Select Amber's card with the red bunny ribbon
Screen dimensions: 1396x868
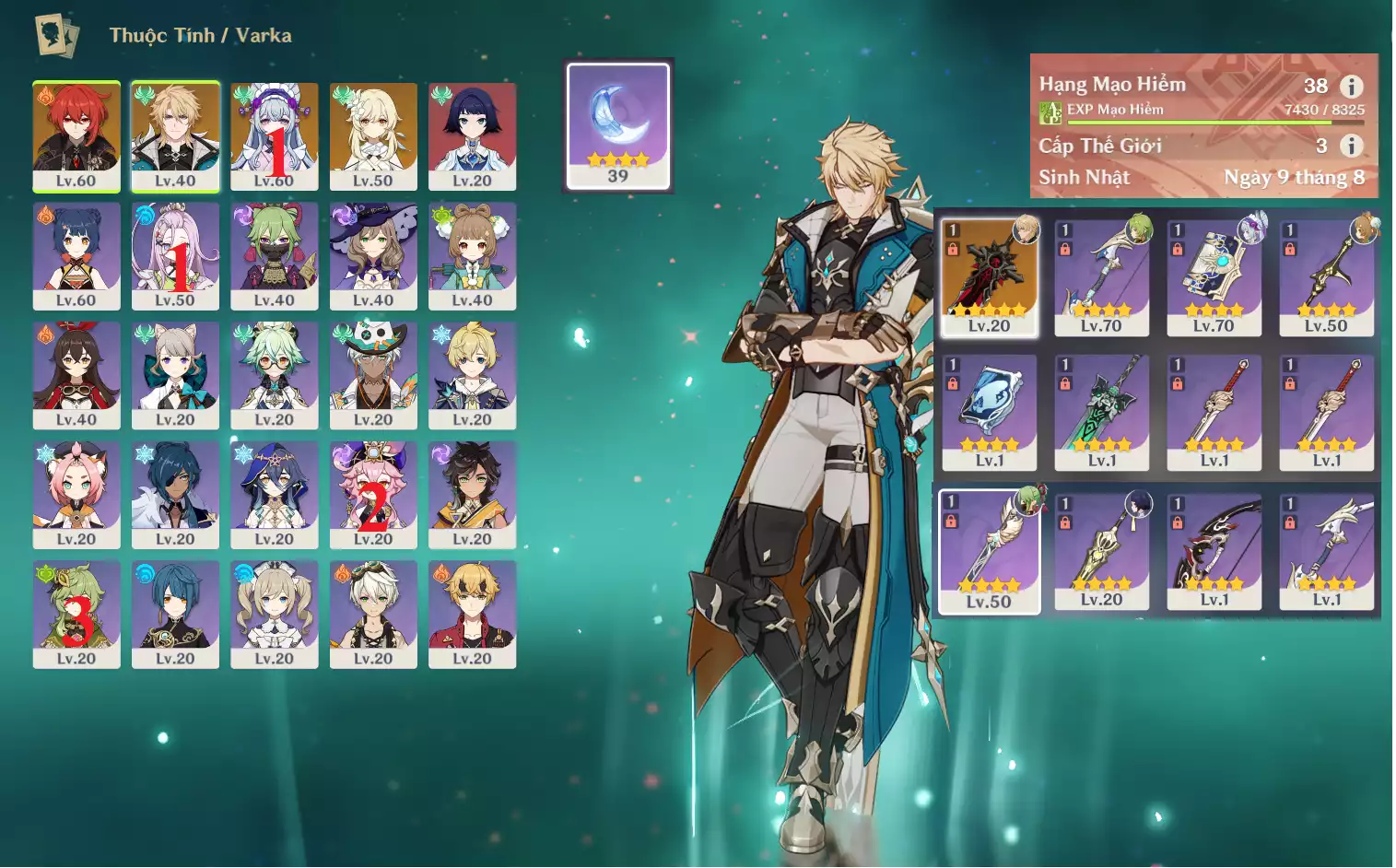point(76,374)
